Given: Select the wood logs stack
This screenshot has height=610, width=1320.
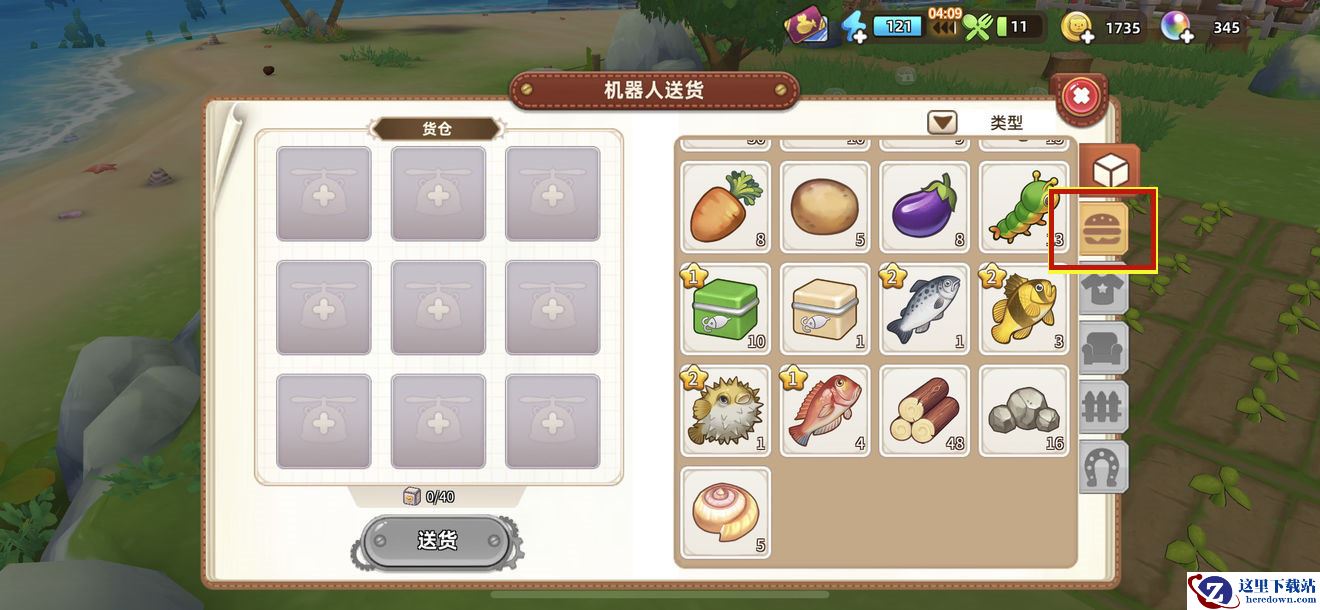Looking at the screenshot, I should (924, 410).
